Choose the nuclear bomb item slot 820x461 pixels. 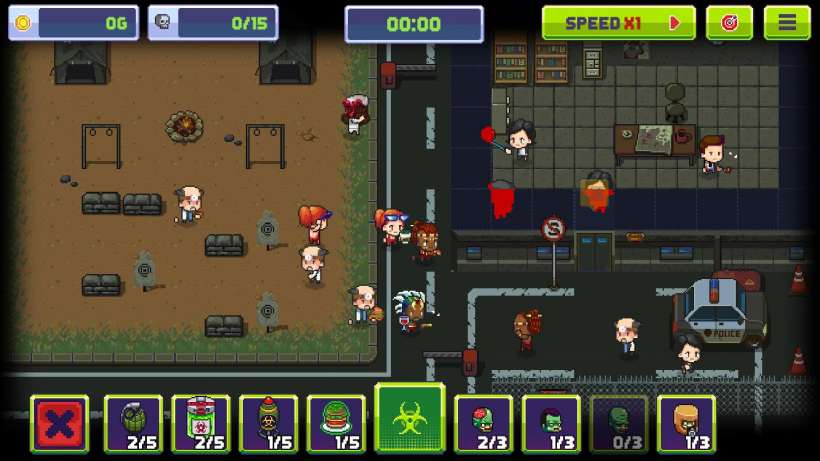click(268, 423)
